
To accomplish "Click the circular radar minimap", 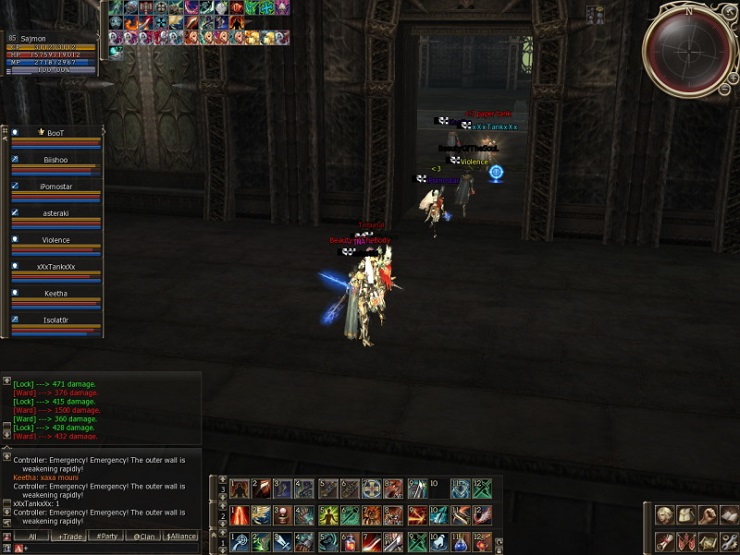I will [x=688, y=48].
